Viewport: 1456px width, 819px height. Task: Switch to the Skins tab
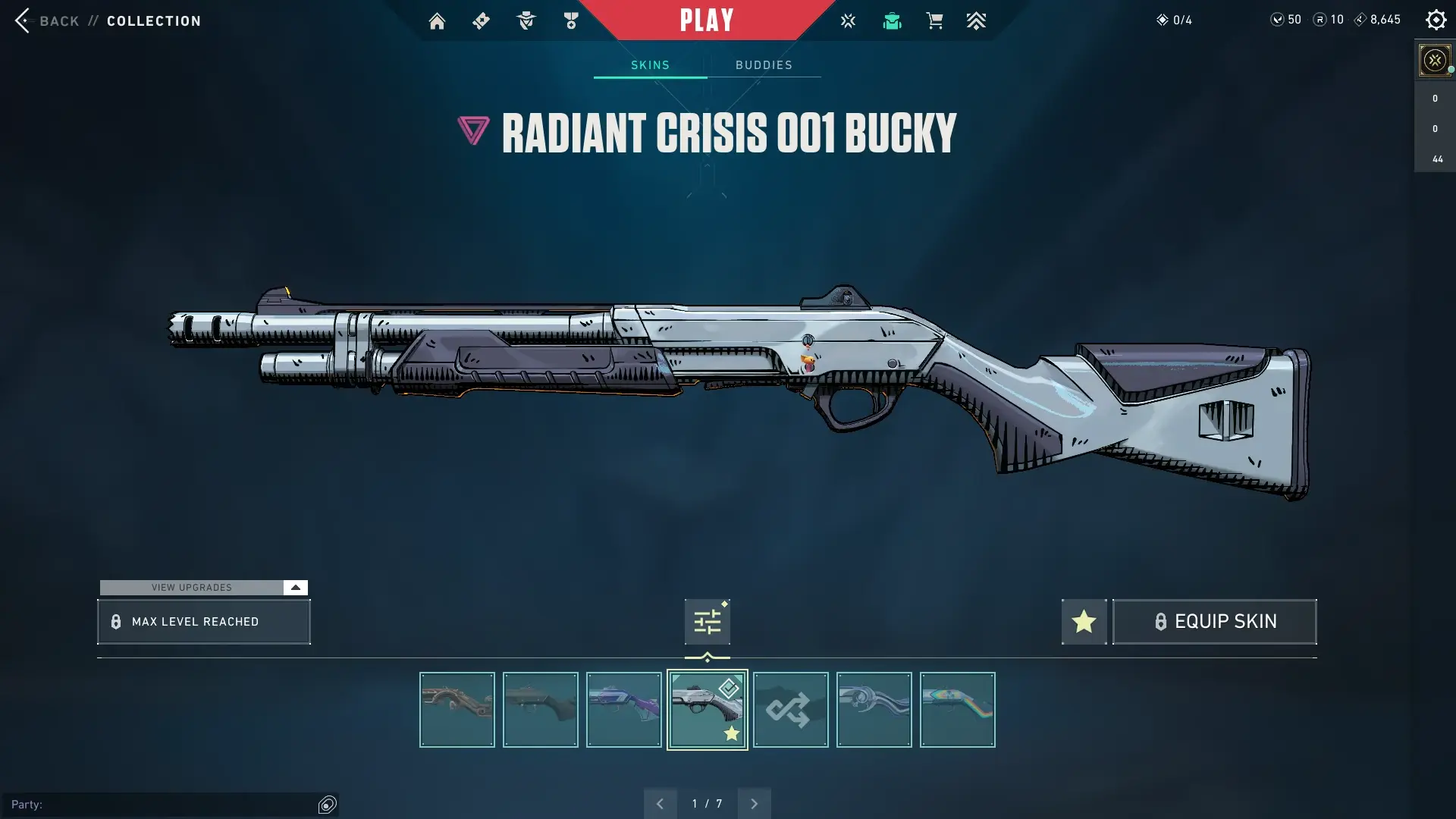click(x=650, y=65)
